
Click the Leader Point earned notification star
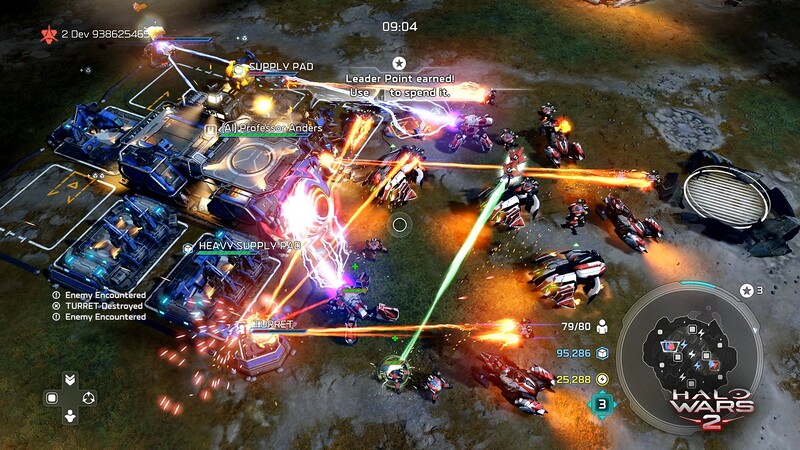tap(399, 62)
